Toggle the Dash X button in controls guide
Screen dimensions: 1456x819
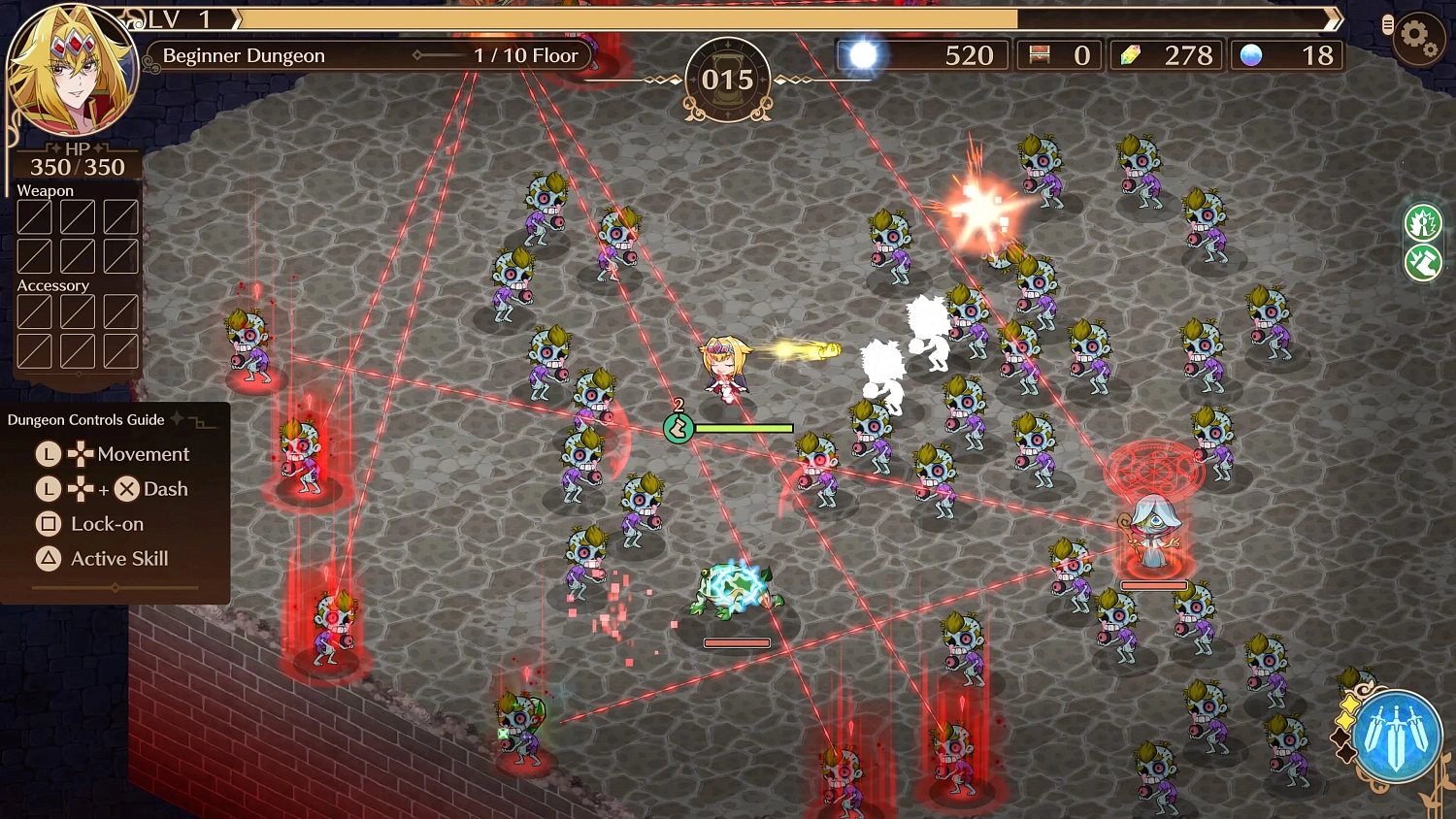[x=126, y=489]
